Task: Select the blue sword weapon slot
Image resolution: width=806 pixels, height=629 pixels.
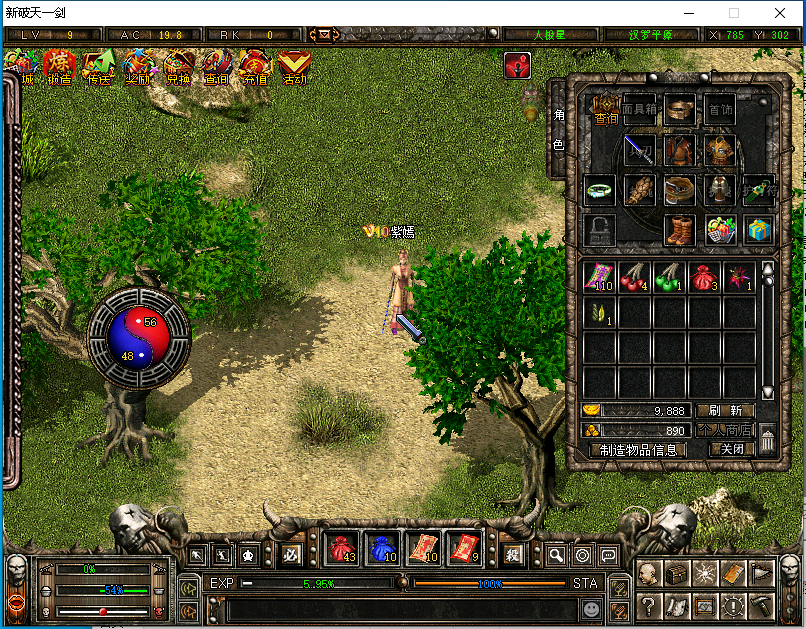Action: [x=640, y=151]
